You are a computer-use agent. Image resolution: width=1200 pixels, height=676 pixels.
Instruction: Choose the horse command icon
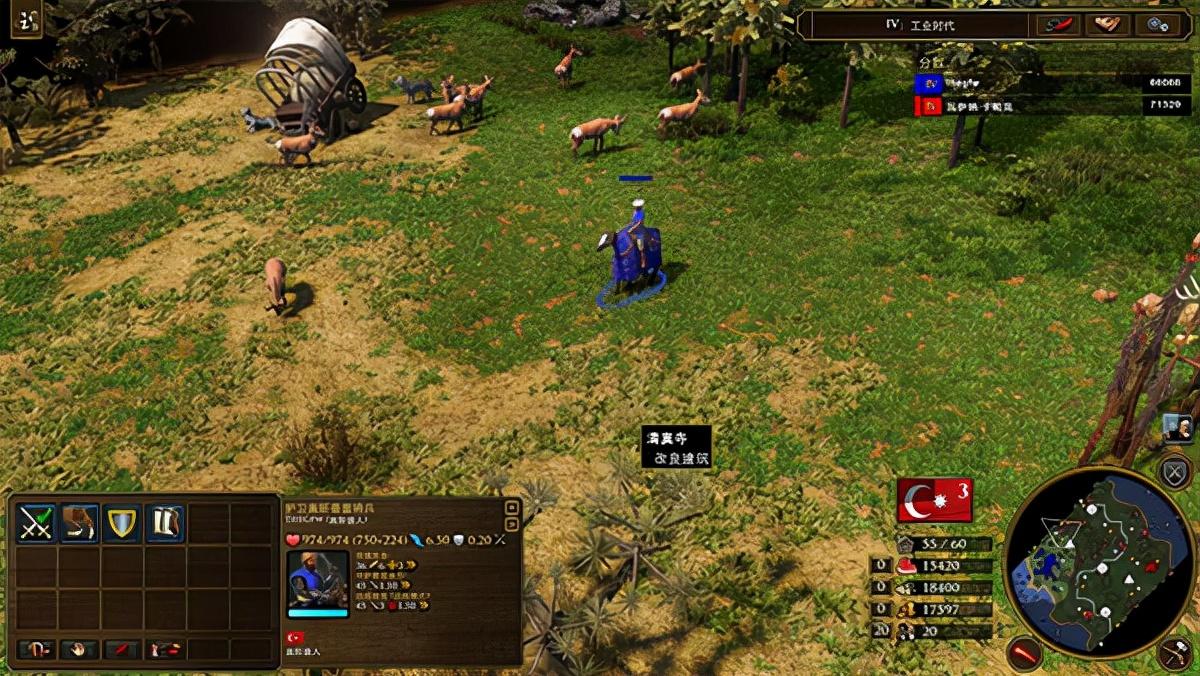tap(80, 523)
